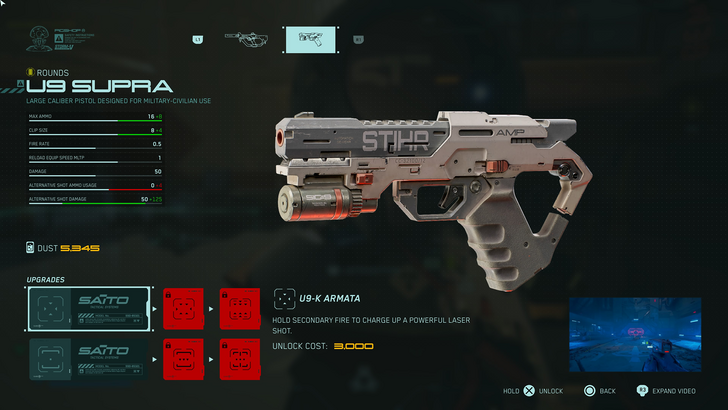The height and width of the screenshot is (410, 728).
Task: Switch to the rifle weapon tab
Action: click(x=244, y=39)
